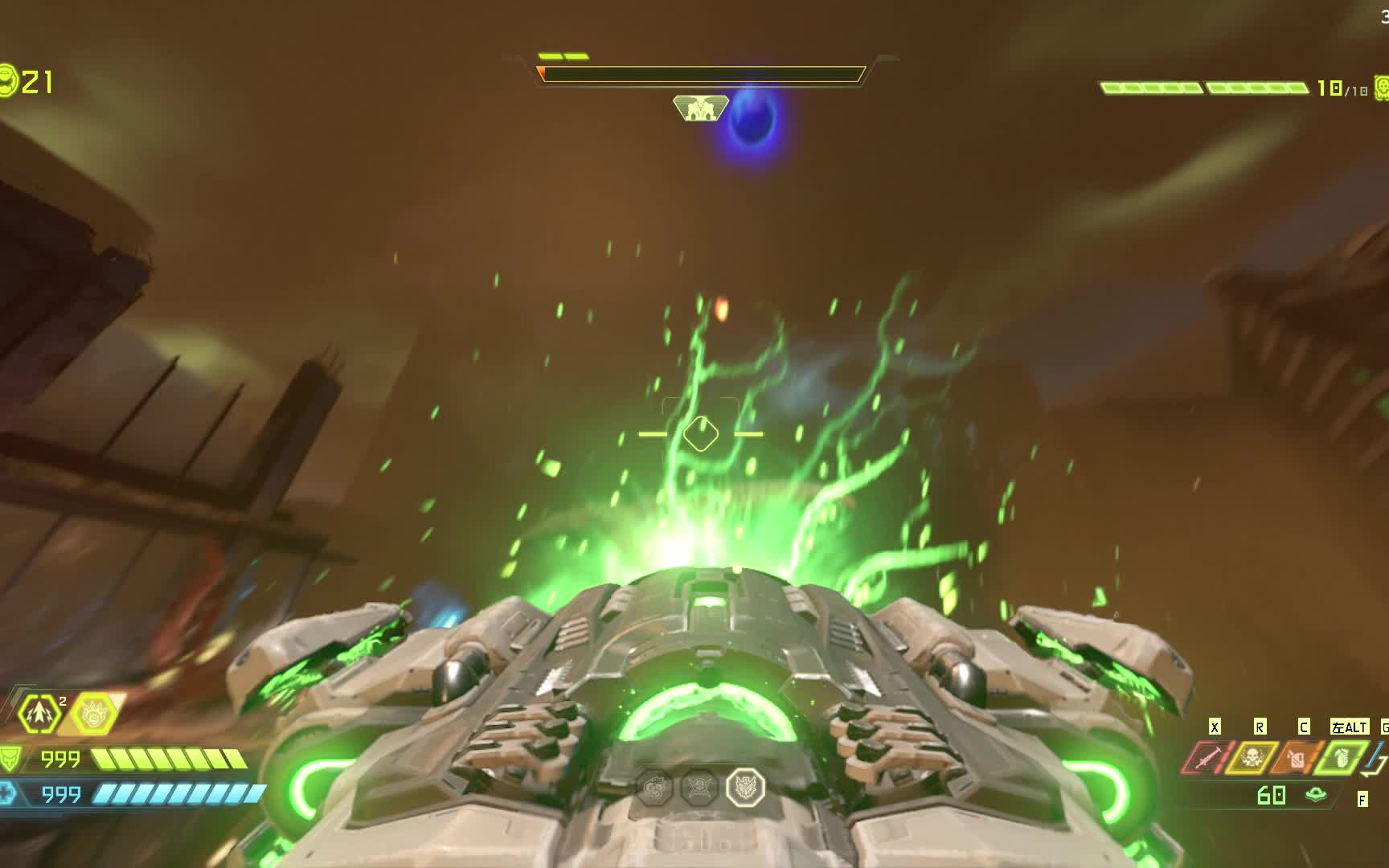
Task: Use the orange fuel canister chainsaw icon
Action: 1296,758
